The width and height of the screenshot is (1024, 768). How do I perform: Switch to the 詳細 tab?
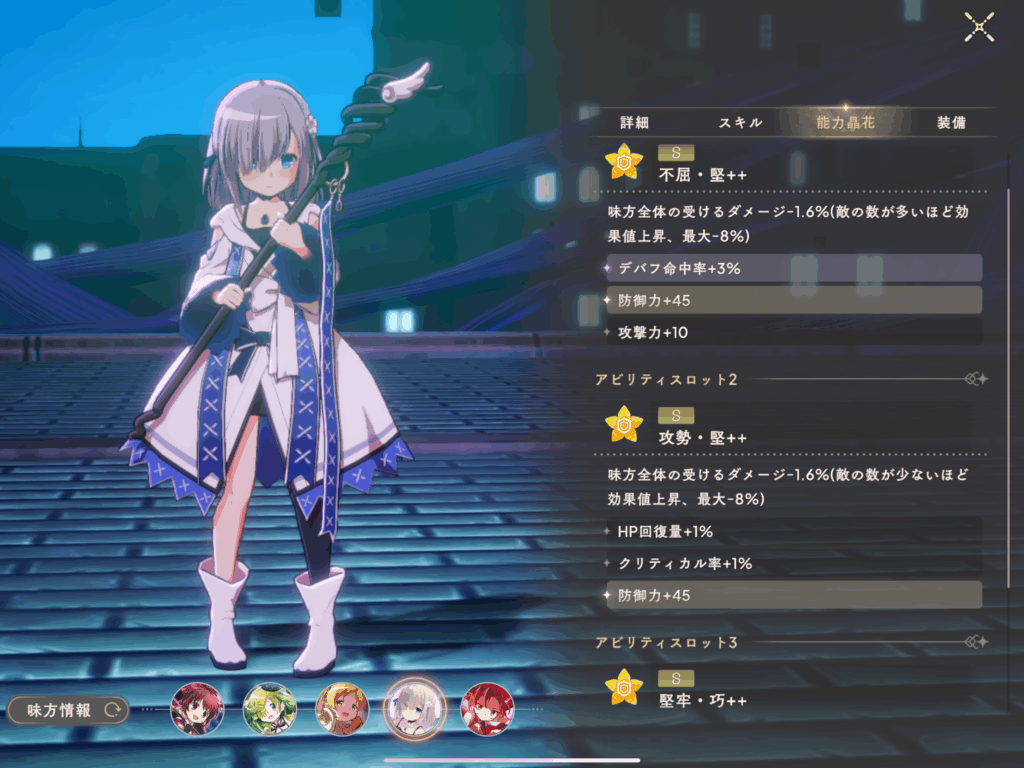point(634,123)
